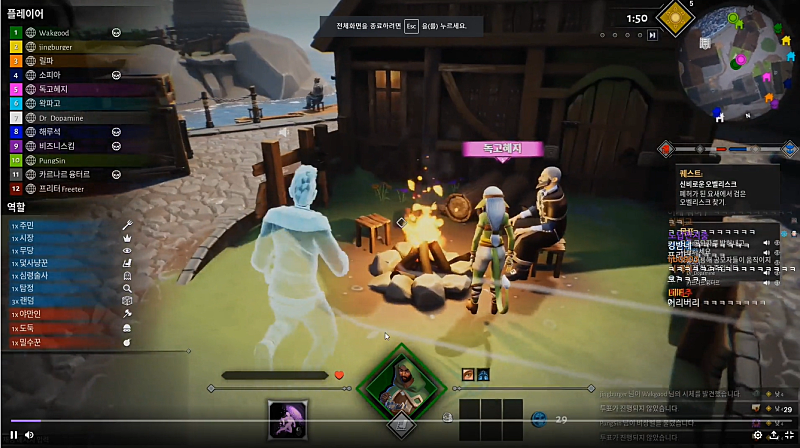Screen dimensions: 800x448
Task: Open the video player settings gear
Action: click(x=757, y=435)
